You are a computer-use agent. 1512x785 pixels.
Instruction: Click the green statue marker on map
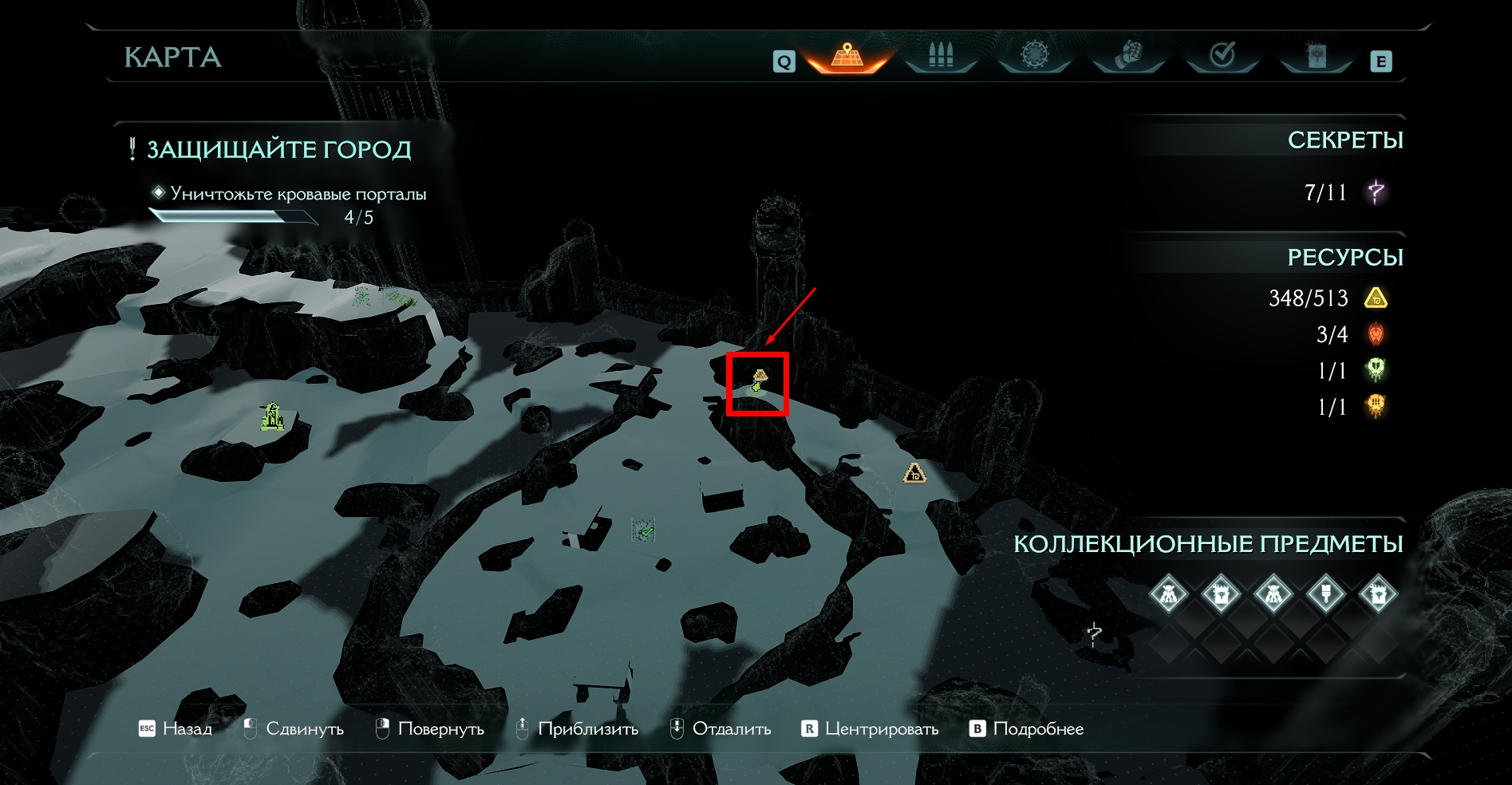(x=272, y=416)
